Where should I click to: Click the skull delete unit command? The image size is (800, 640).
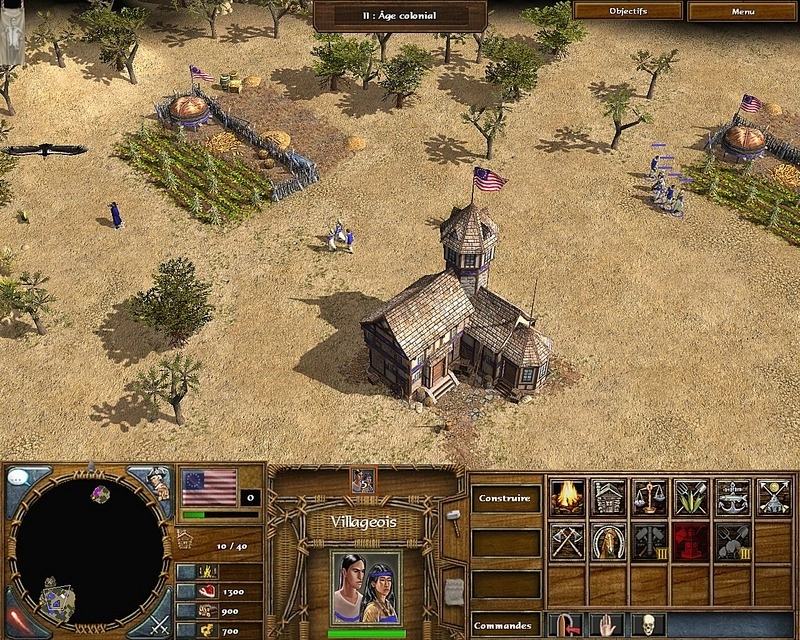pyautogui.click(x=649, y=626)
